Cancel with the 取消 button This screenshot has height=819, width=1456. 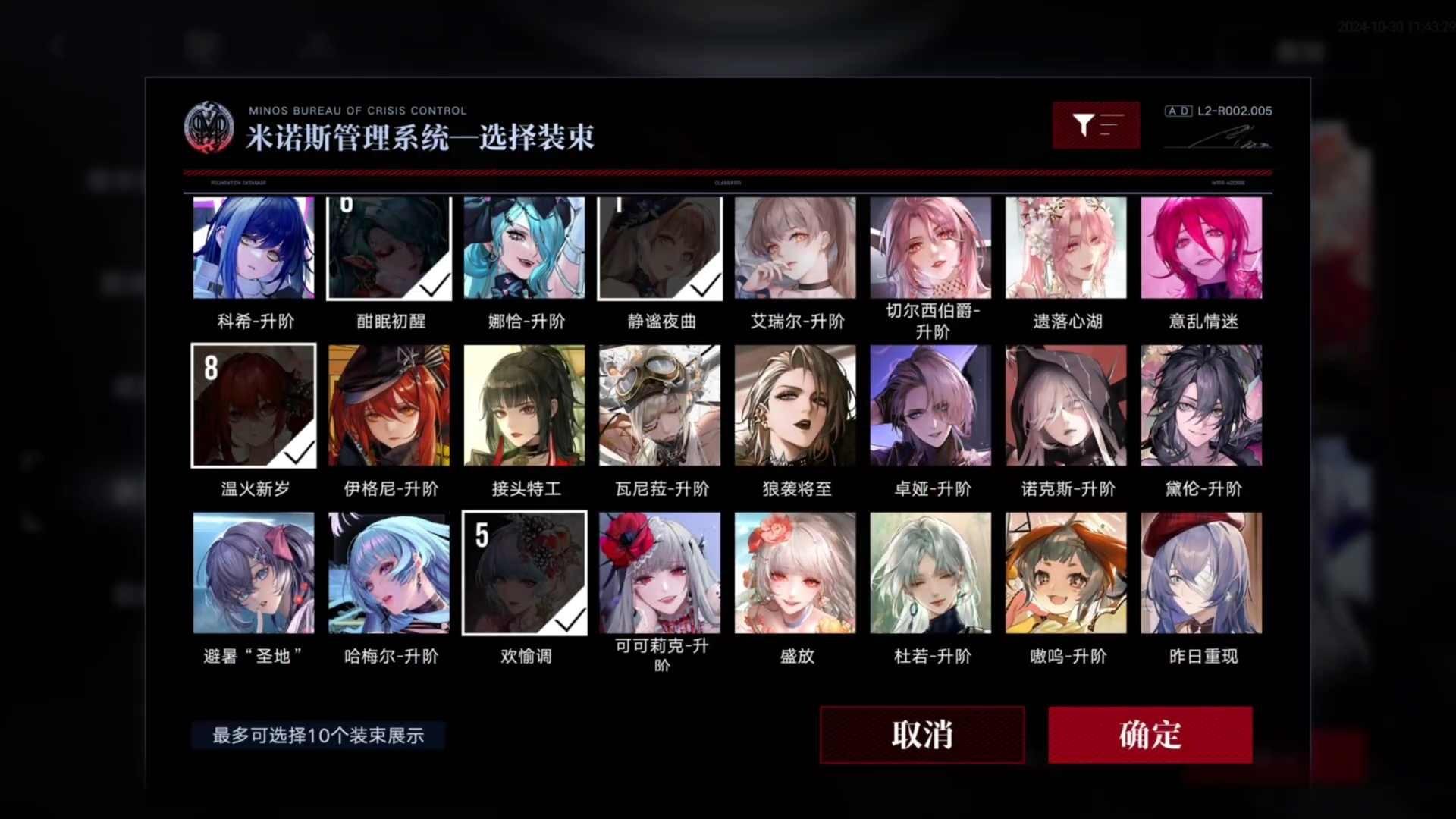[x=922, y=734]
